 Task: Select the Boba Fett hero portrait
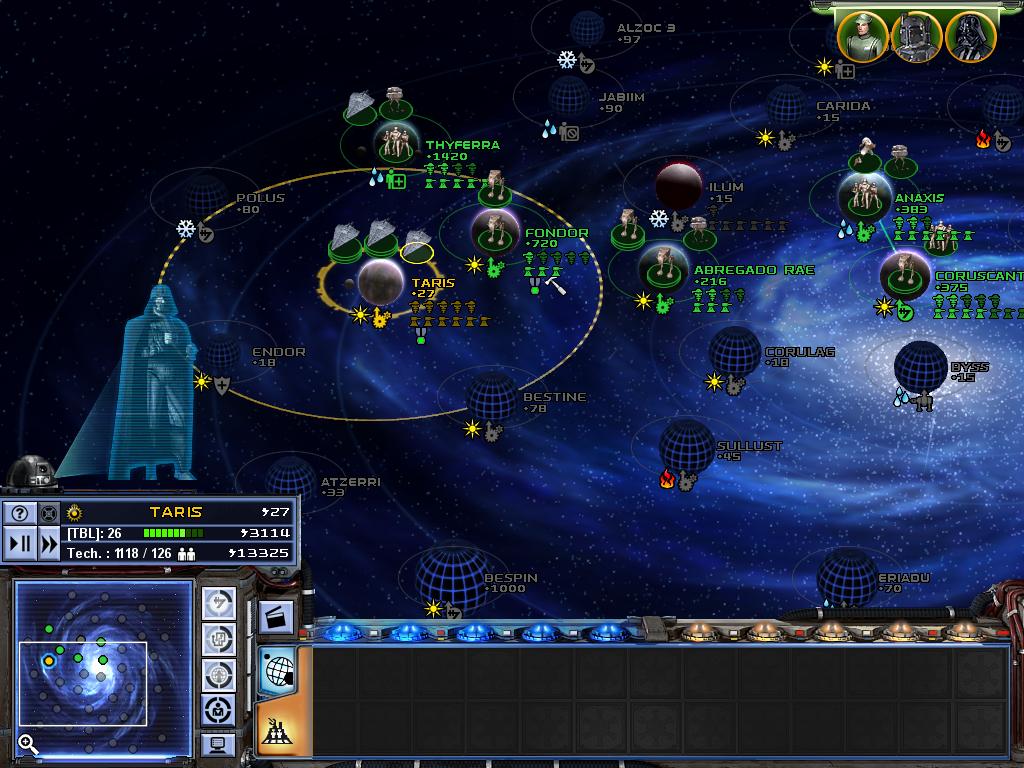[x=916, y=37]
